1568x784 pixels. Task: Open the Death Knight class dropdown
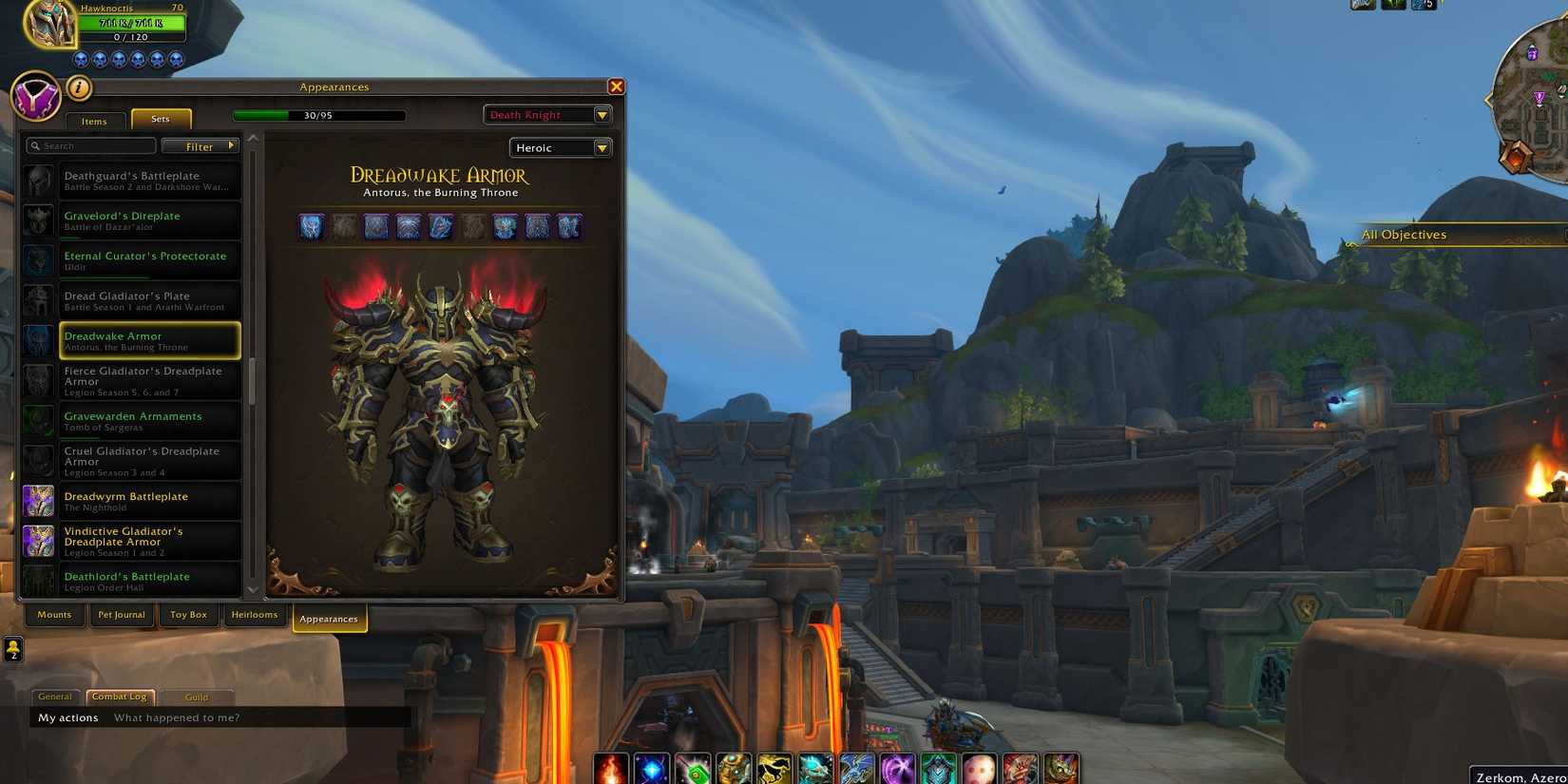[x=547, y=114]
